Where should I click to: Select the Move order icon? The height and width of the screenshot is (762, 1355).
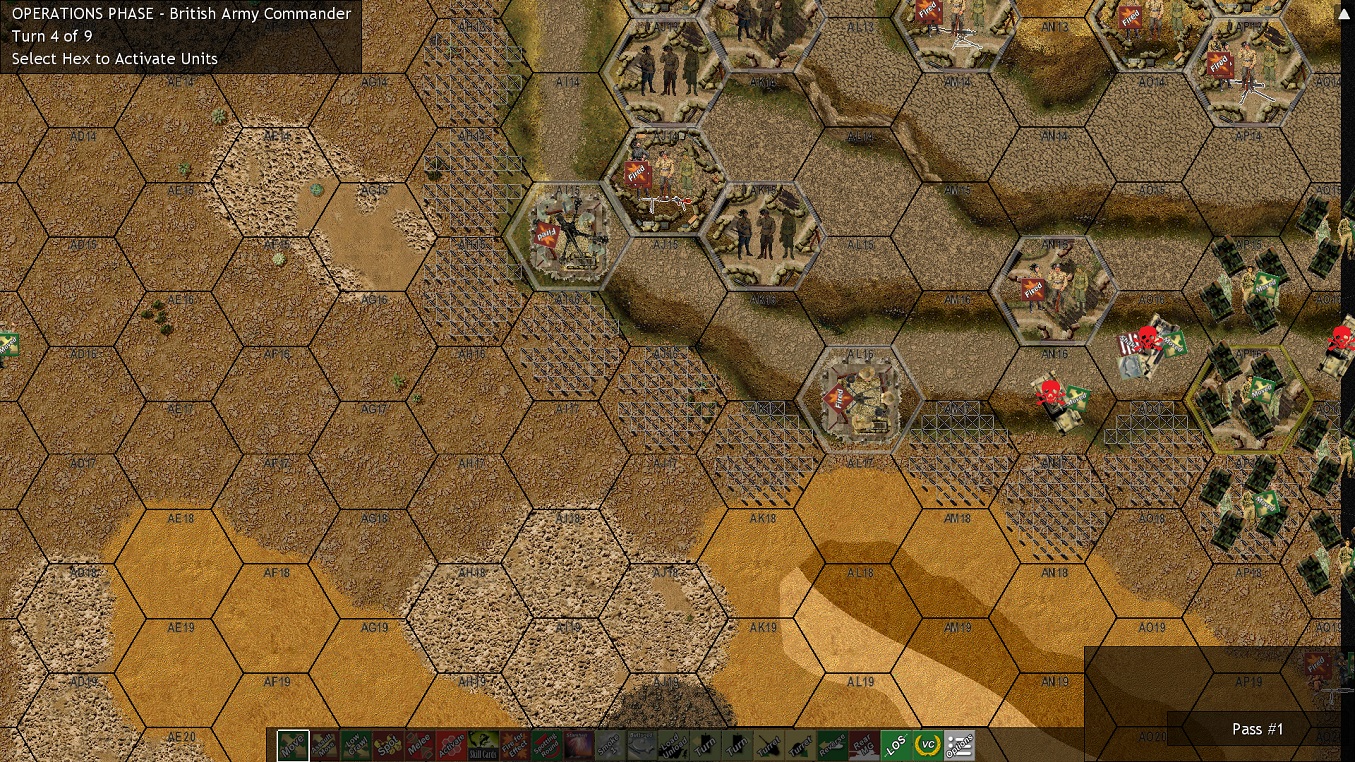click(293, 745)
